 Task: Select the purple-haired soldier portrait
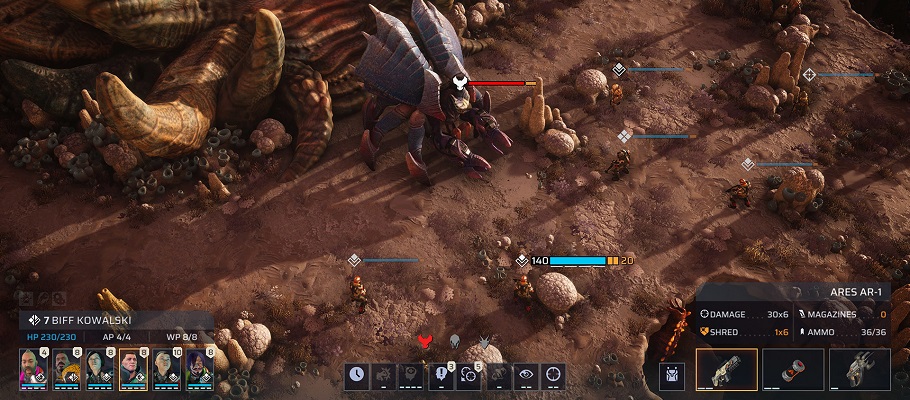199,368
